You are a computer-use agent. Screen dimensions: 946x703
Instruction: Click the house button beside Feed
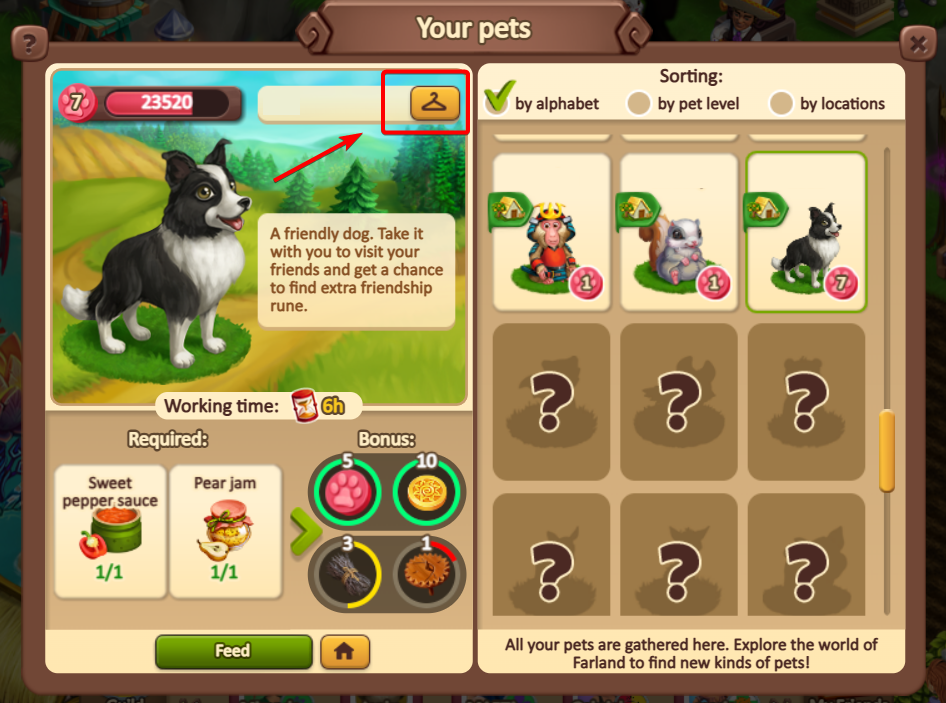click(x=345, y=651)
